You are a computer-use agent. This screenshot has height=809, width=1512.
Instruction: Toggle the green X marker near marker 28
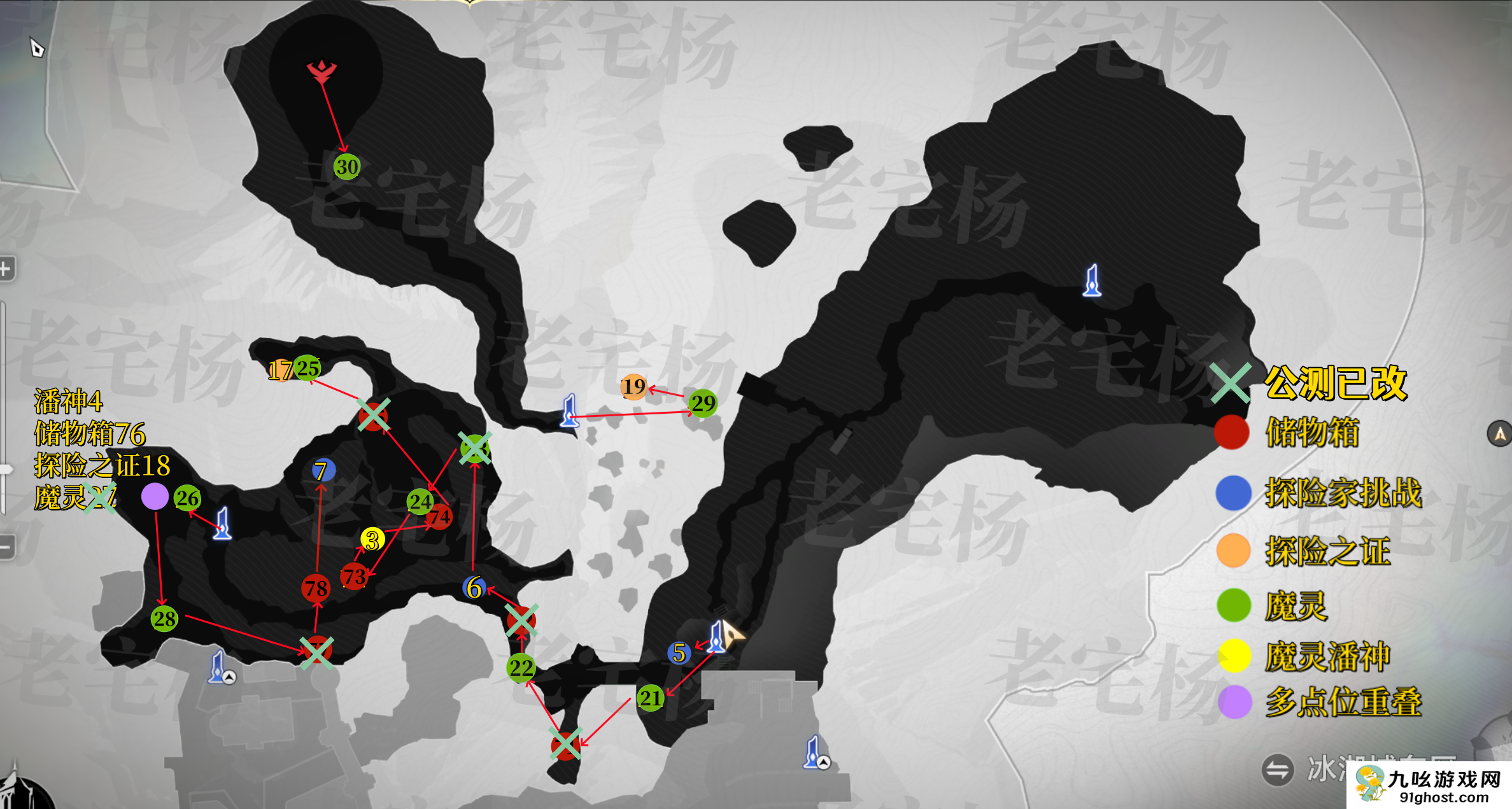(316, 652)
